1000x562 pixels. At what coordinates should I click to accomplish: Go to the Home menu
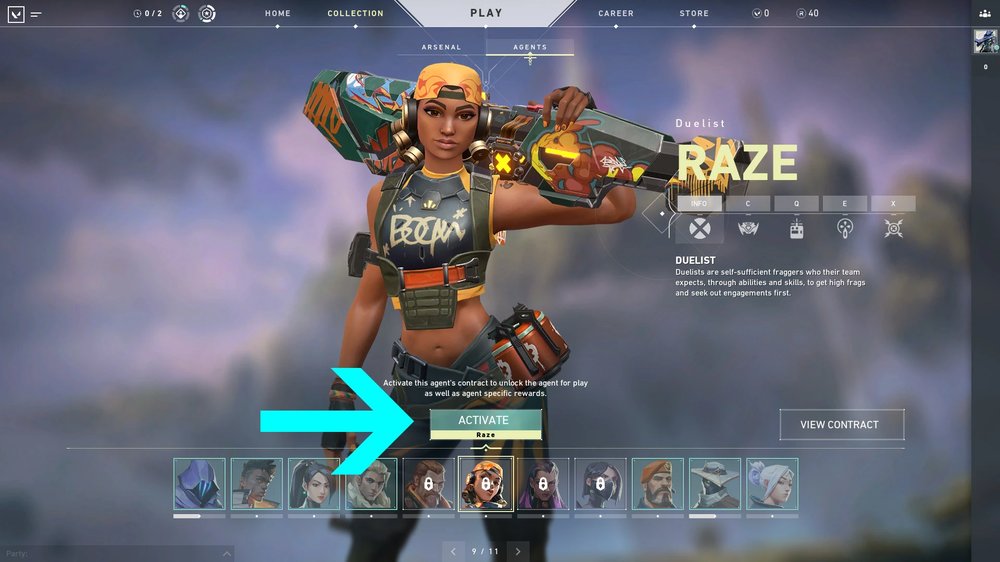click(x=278, y=14)
